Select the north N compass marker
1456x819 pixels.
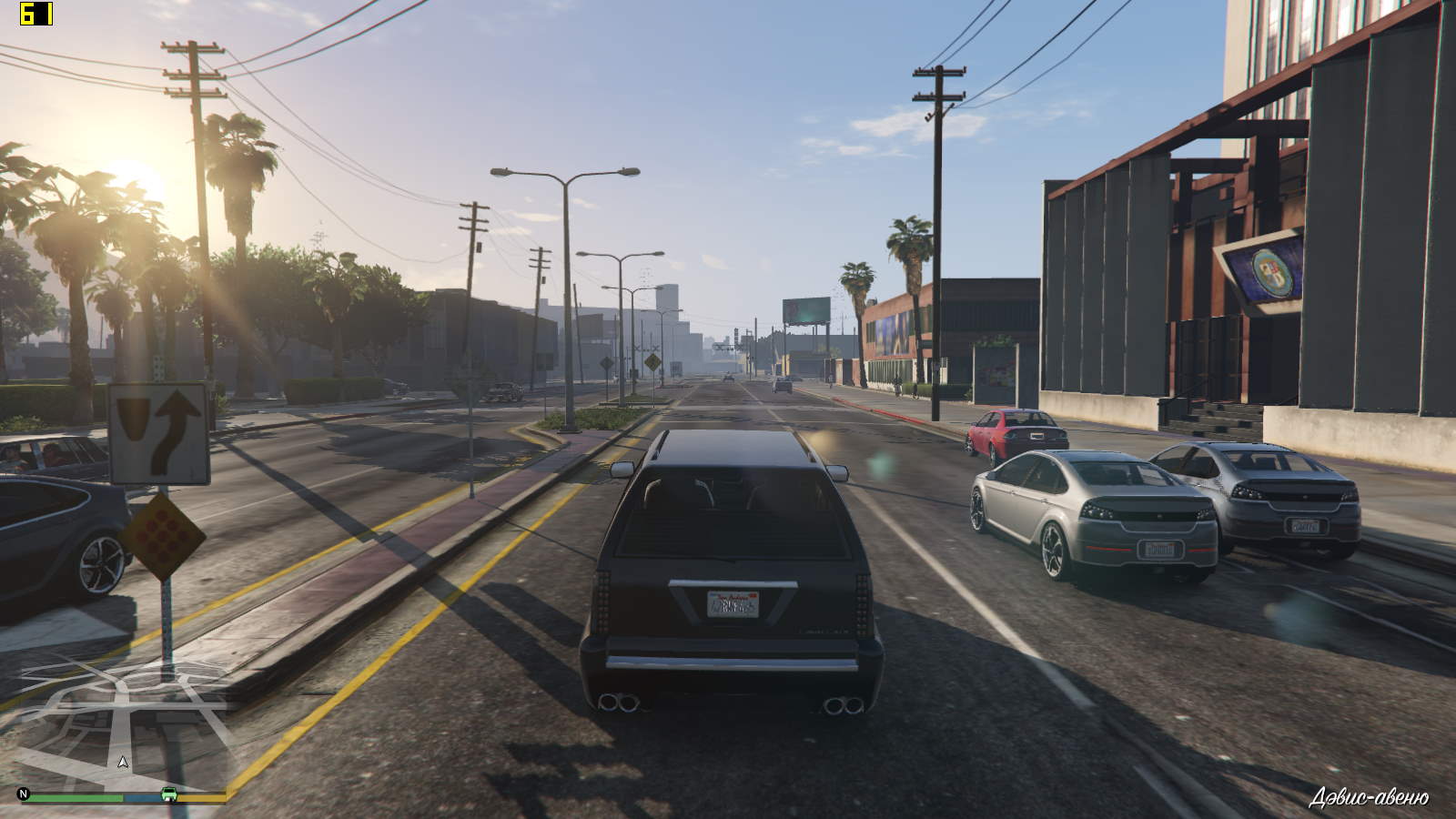[25, 794]
